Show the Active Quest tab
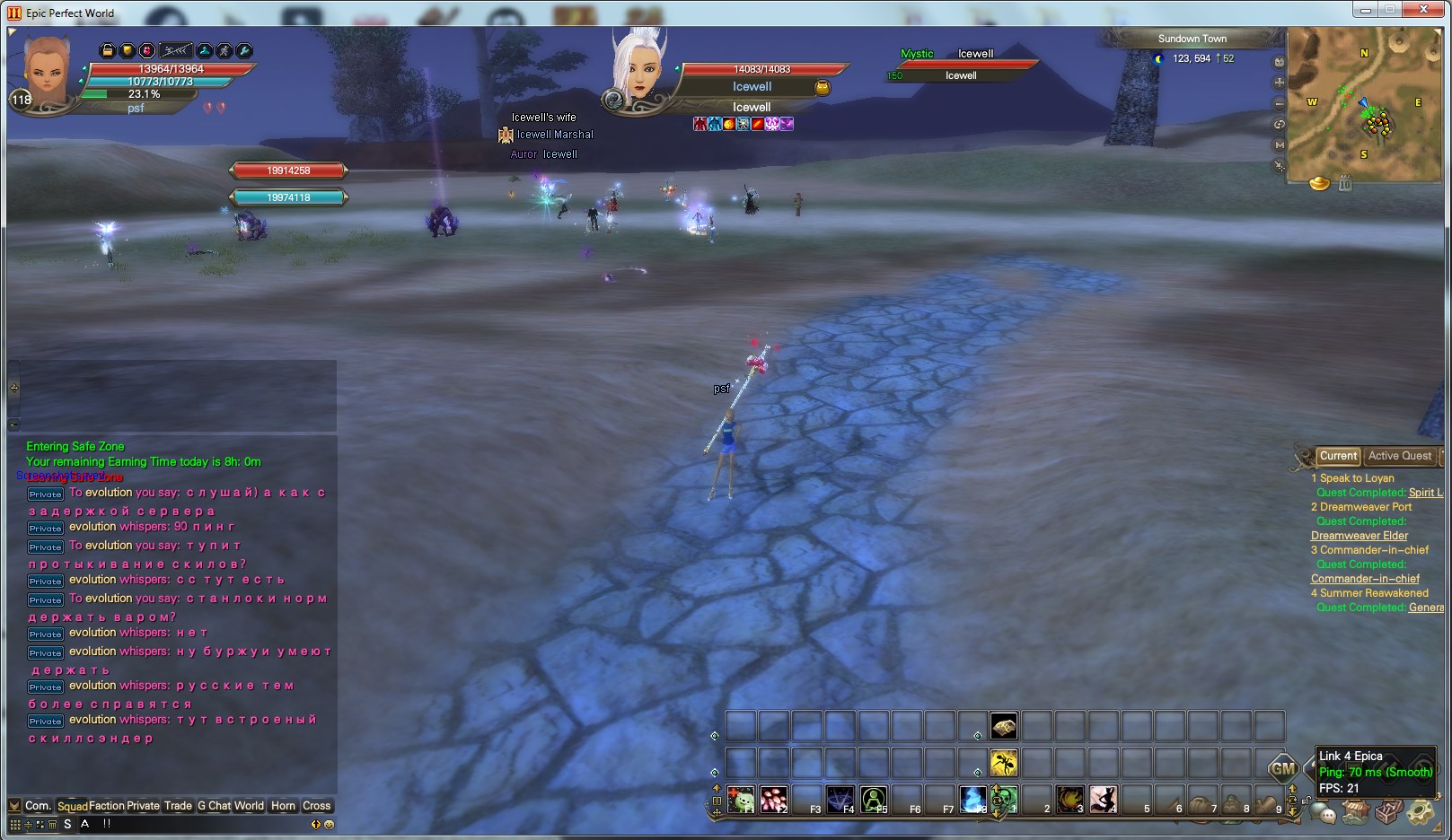This screenshot has width=1452, height=840. [1399, 456]
